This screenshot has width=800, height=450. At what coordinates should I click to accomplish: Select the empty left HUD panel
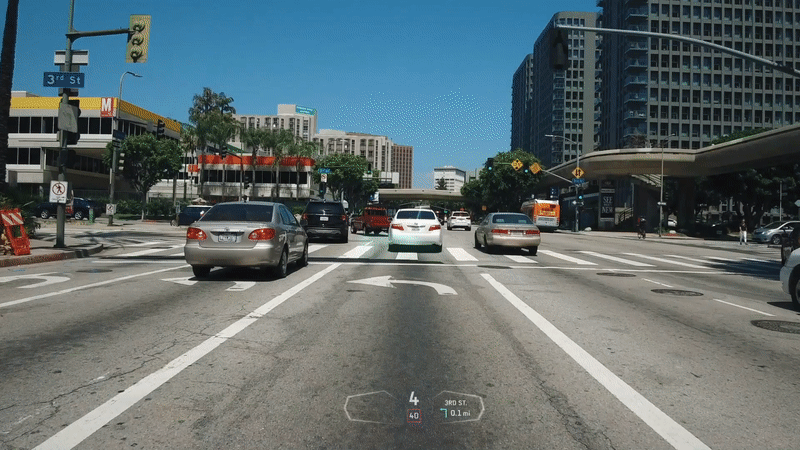pyautogui.click(x=370, y=407)
